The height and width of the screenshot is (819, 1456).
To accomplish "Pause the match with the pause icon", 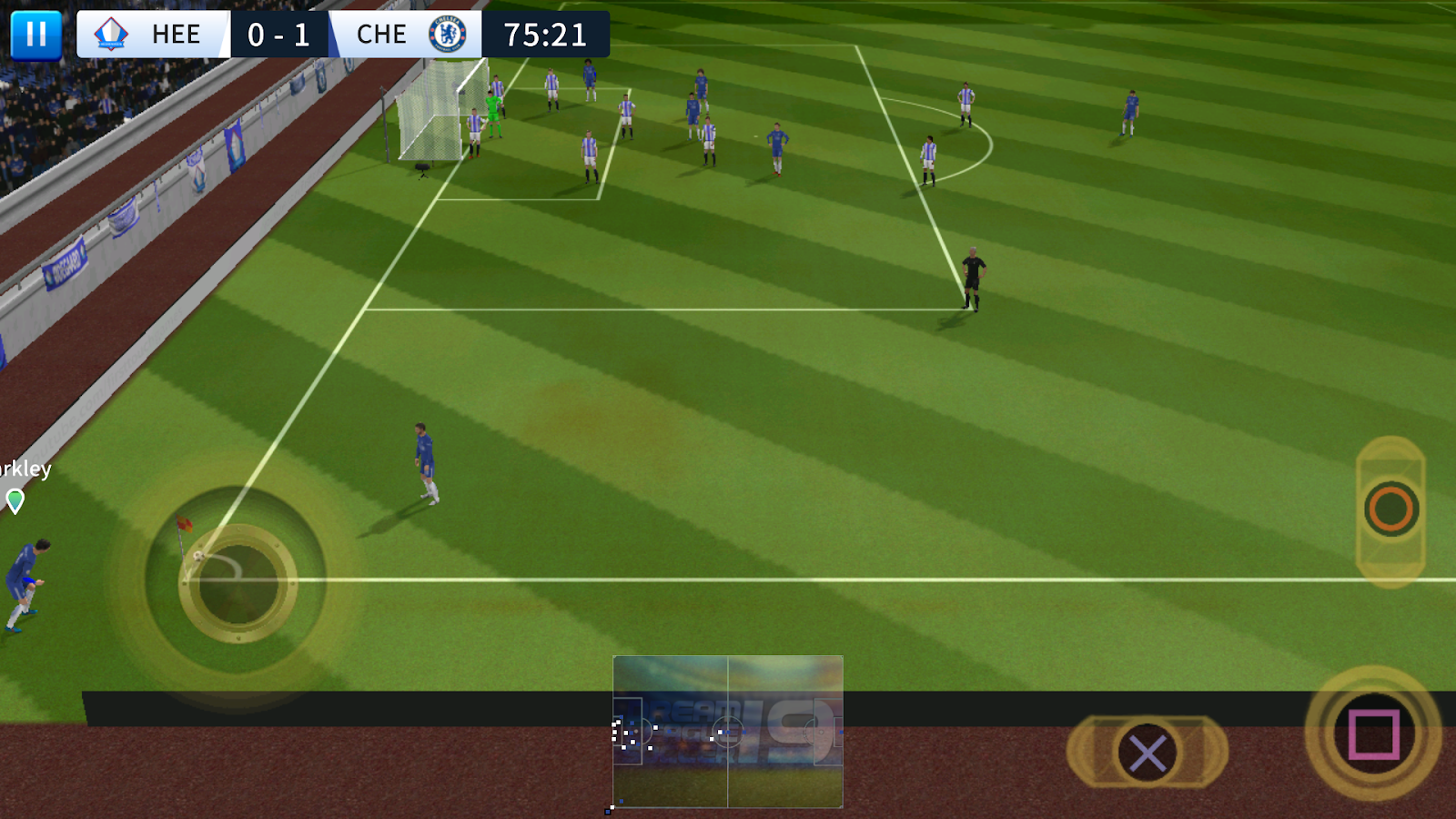I will pyautogui.click(x=36, y=35).
